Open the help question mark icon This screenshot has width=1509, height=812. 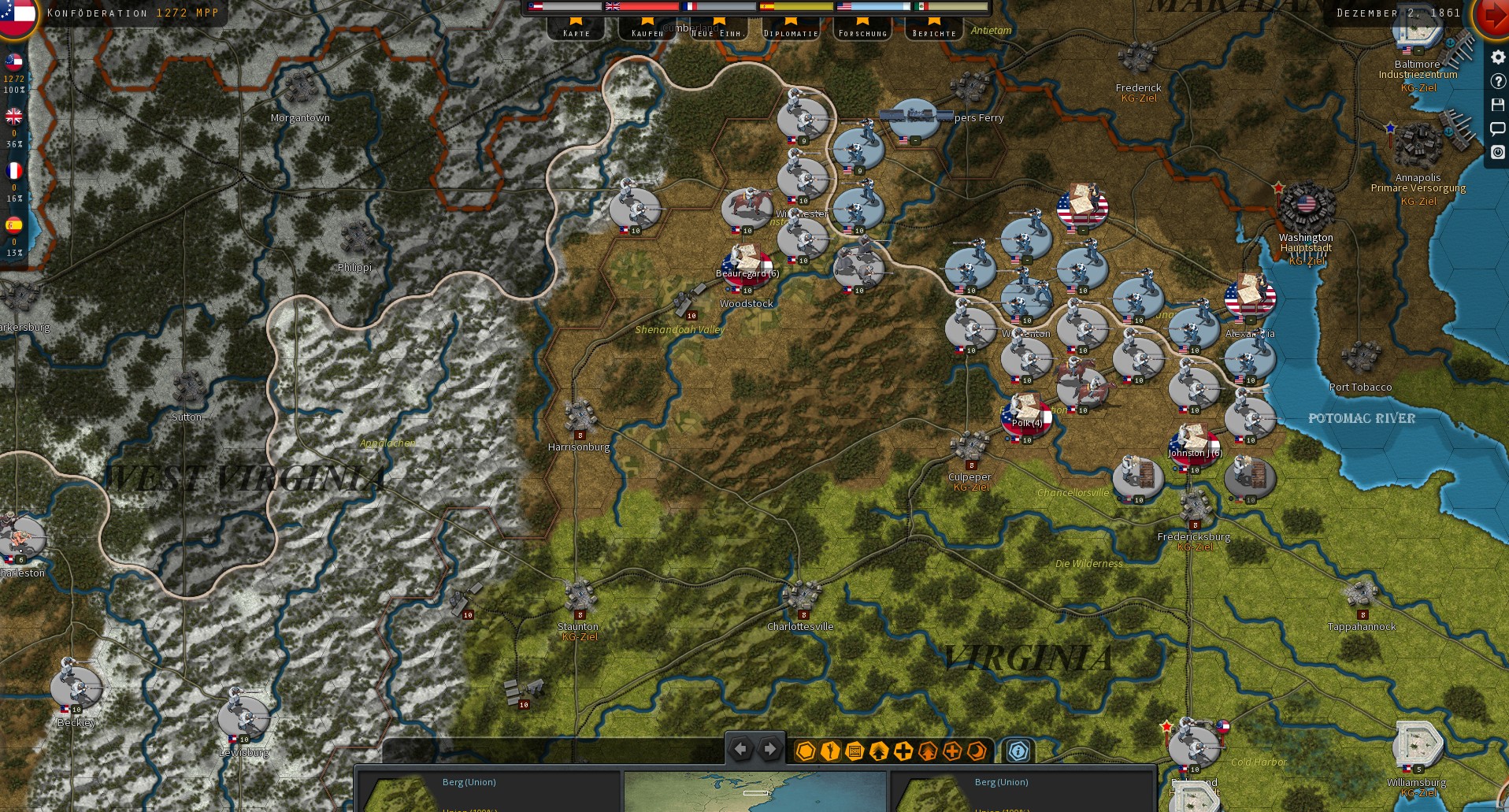(1497, 80)
